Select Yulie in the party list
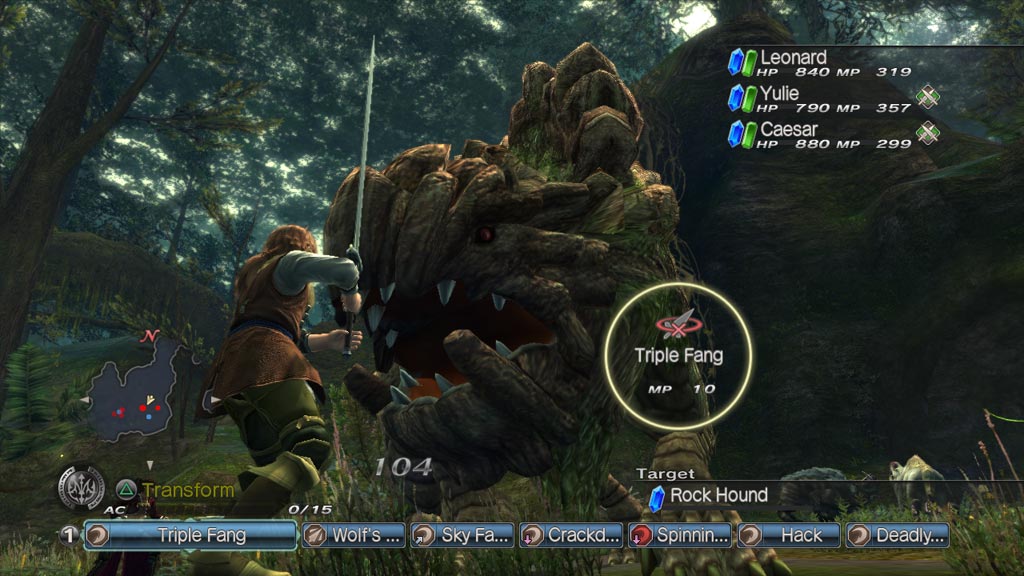 [779, 94]
